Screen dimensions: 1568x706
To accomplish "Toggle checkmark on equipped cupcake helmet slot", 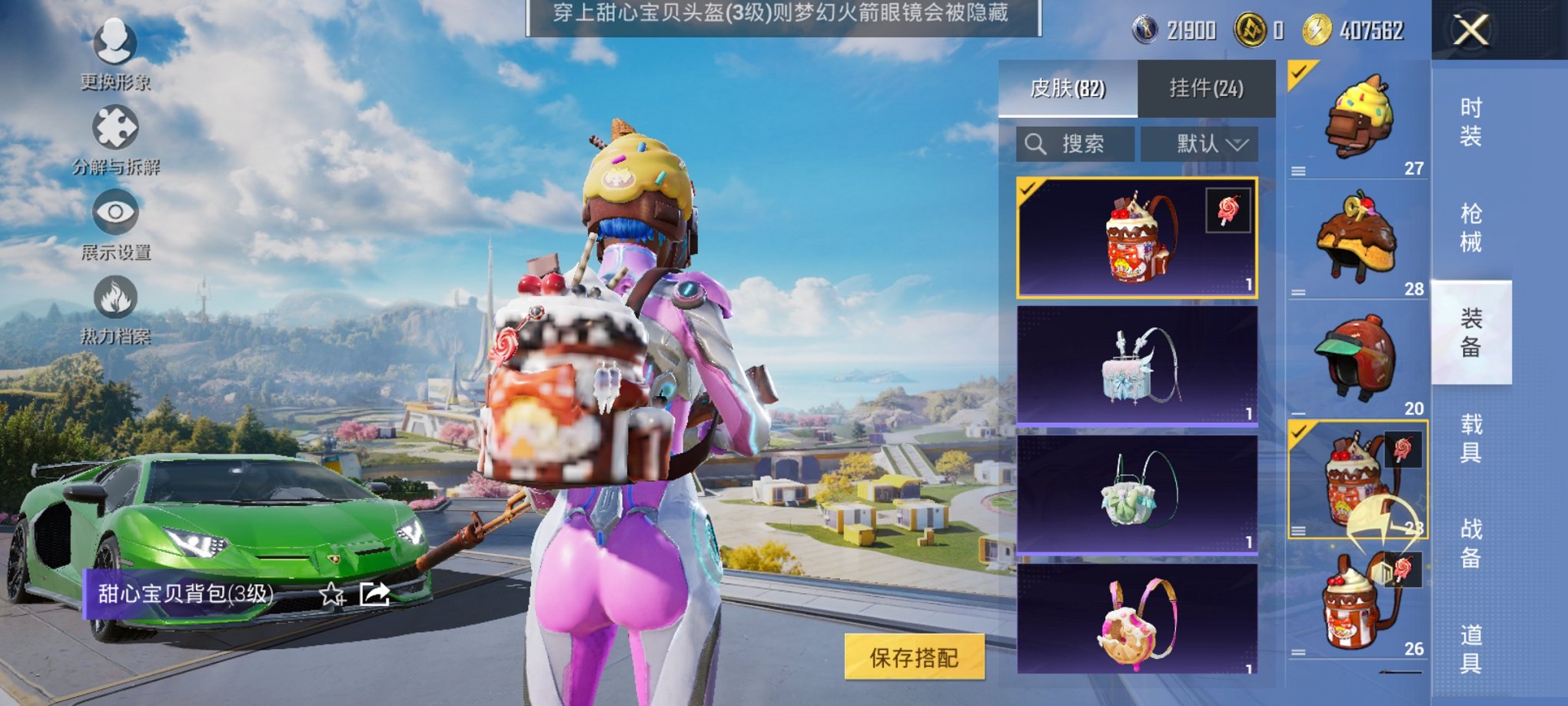I will click(x=1298, y=73).
